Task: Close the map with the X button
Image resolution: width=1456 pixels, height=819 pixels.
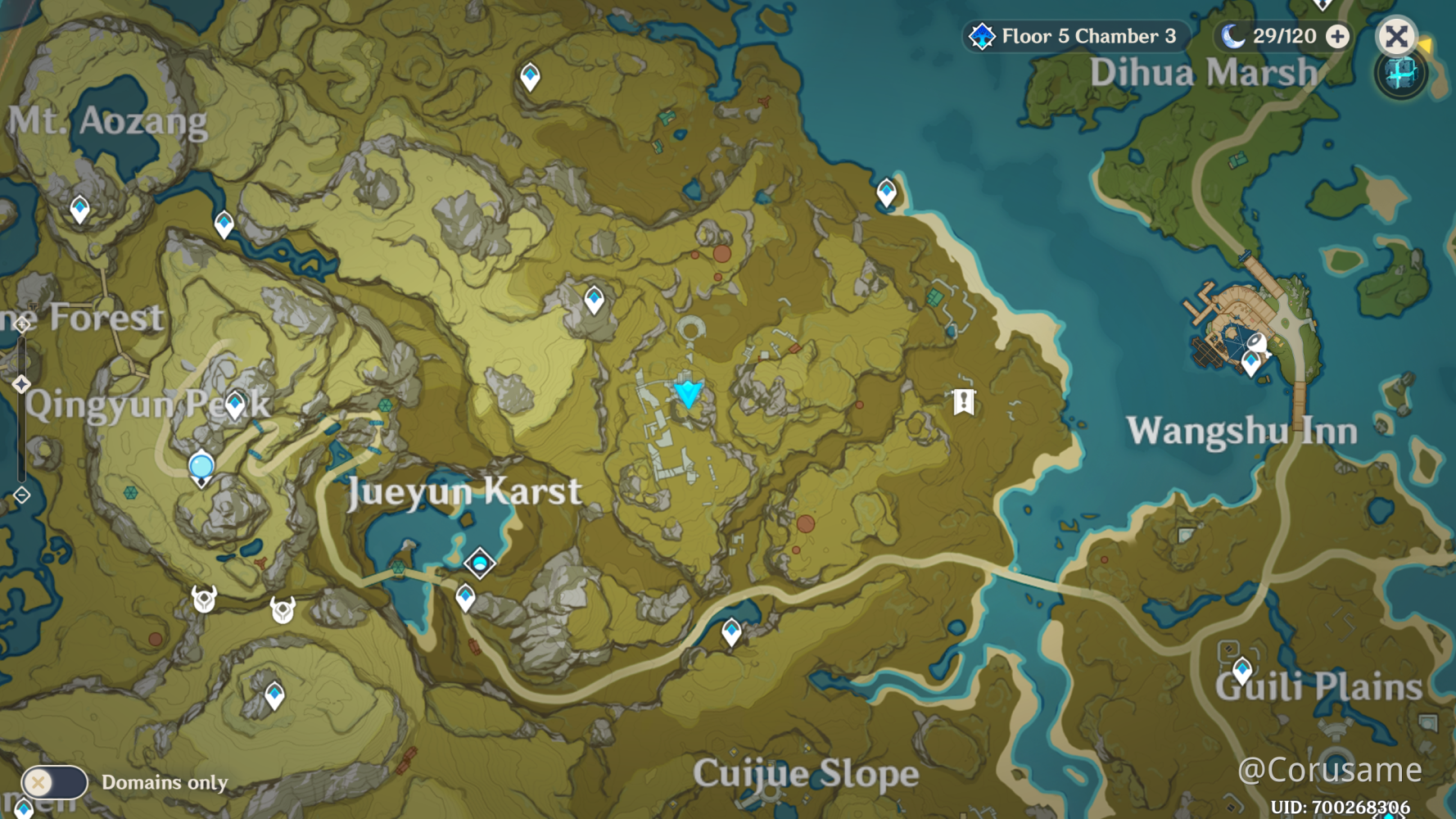Action: (x=1396, y=36)
